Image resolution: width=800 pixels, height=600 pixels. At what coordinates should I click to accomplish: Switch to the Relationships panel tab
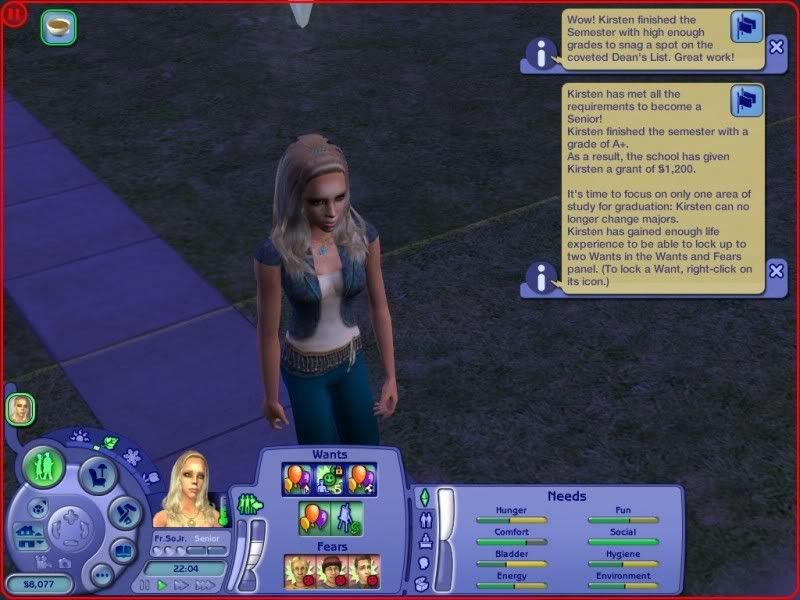[422, 519]
